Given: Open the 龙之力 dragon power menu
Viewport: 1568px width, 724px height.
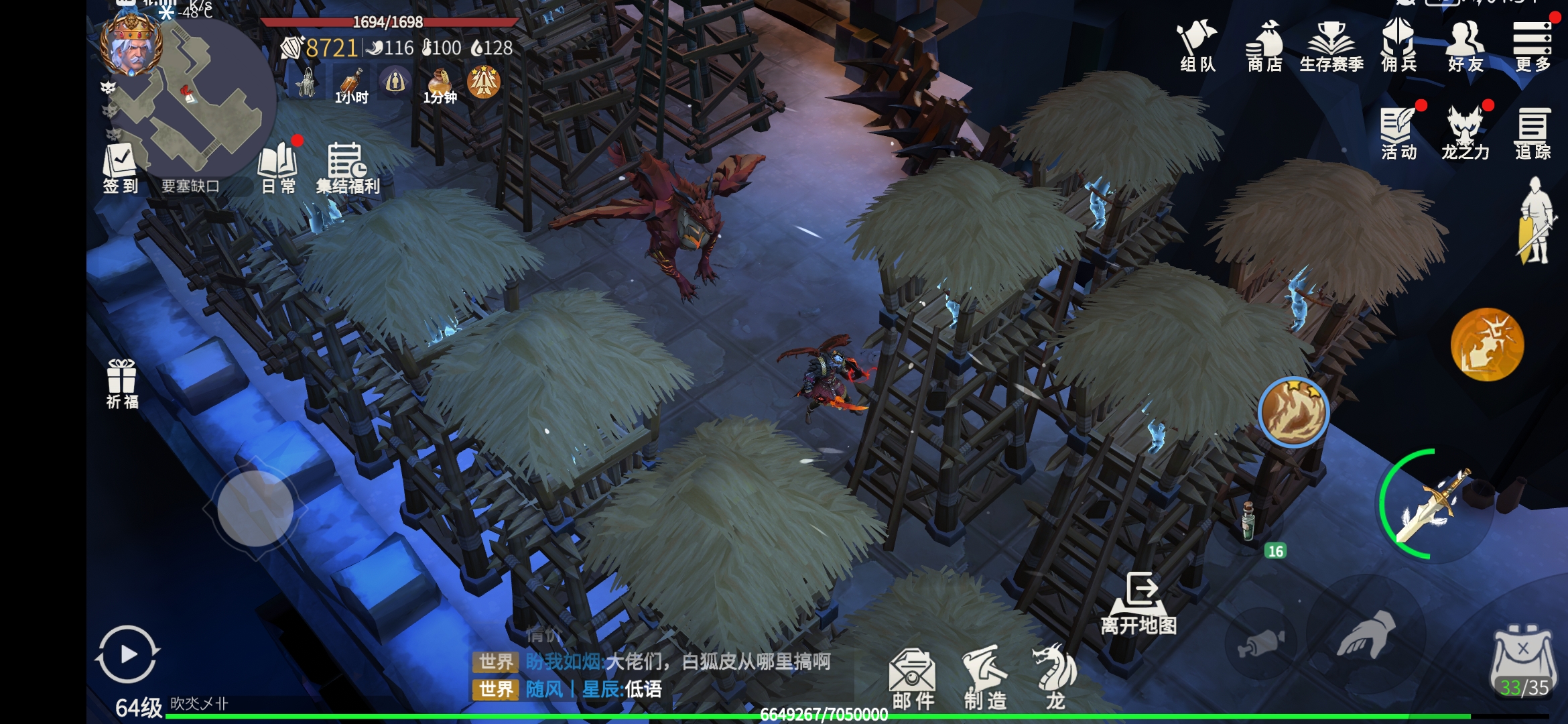Looking at the screenshot, I should [1465, 133].
